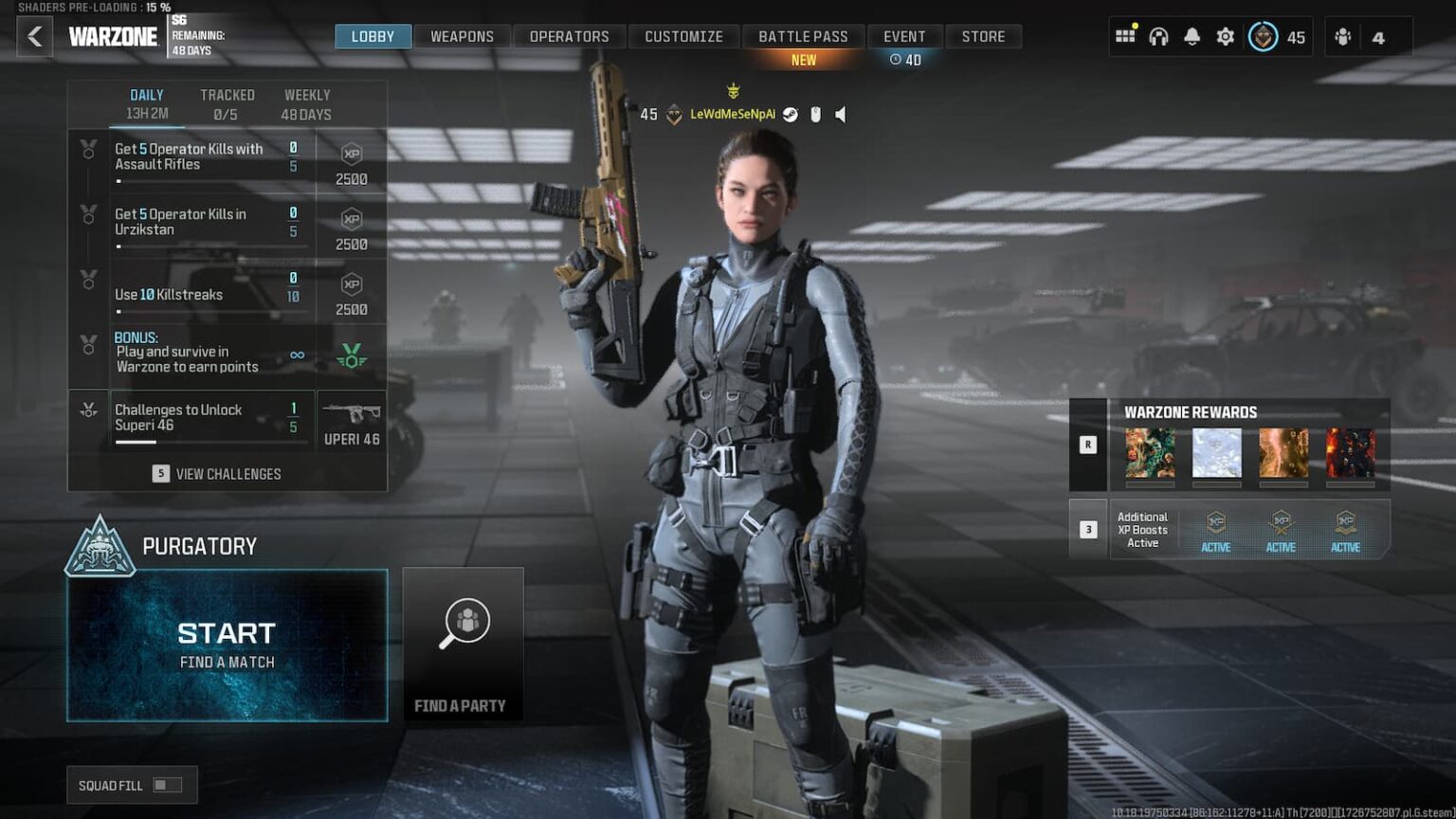Open the social/channels grid icon
Viewport: 1456px width, 819px height.
click(1125, 37)
